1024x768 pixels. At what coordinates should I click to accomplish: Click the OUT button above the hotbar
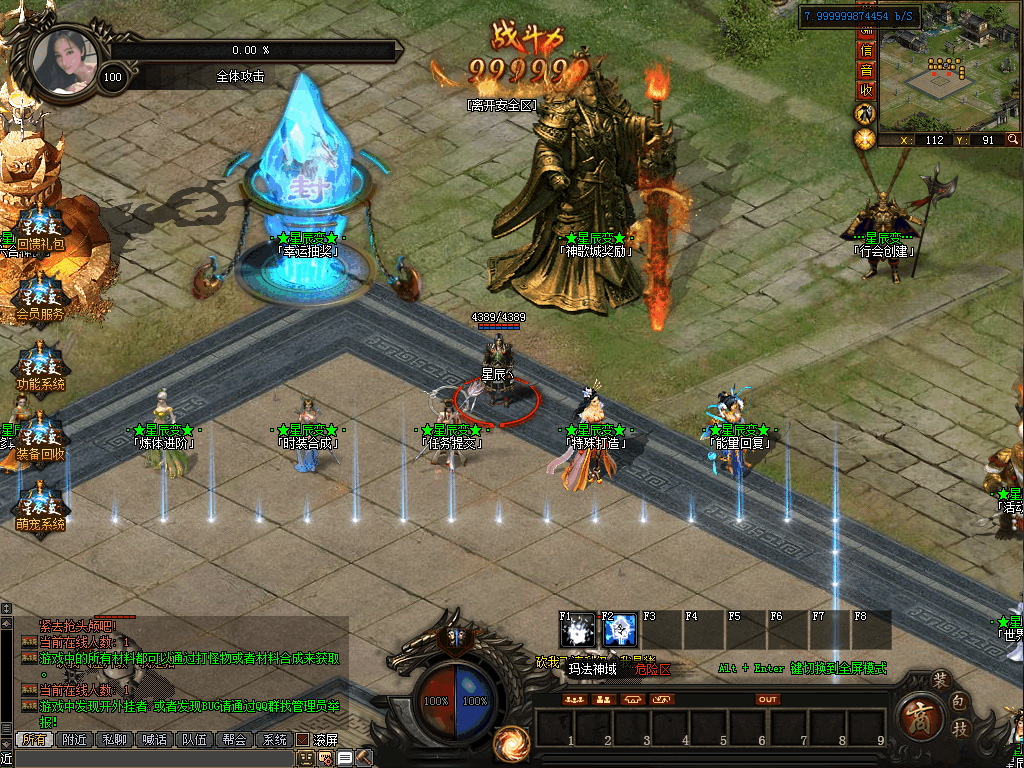pyautogui.click(x=768, y=699)
